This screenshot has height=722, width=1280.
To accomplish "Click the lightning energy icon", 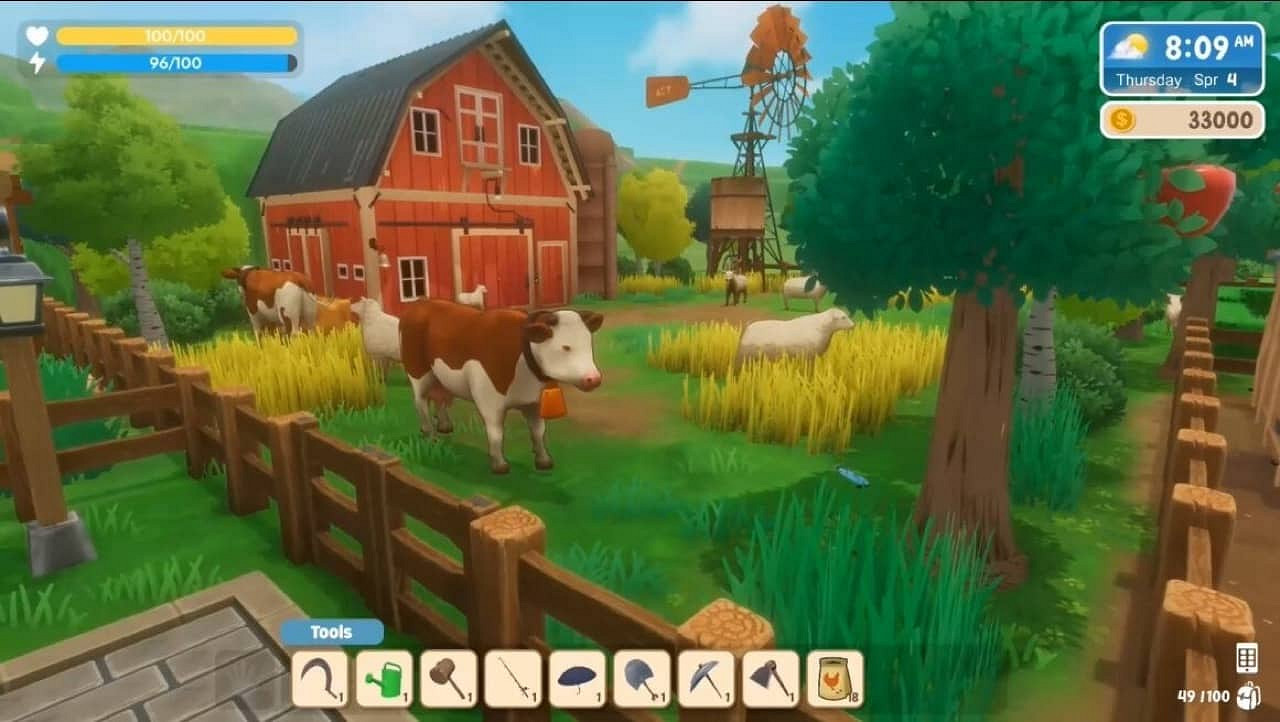I will click(x=38, y=64).
